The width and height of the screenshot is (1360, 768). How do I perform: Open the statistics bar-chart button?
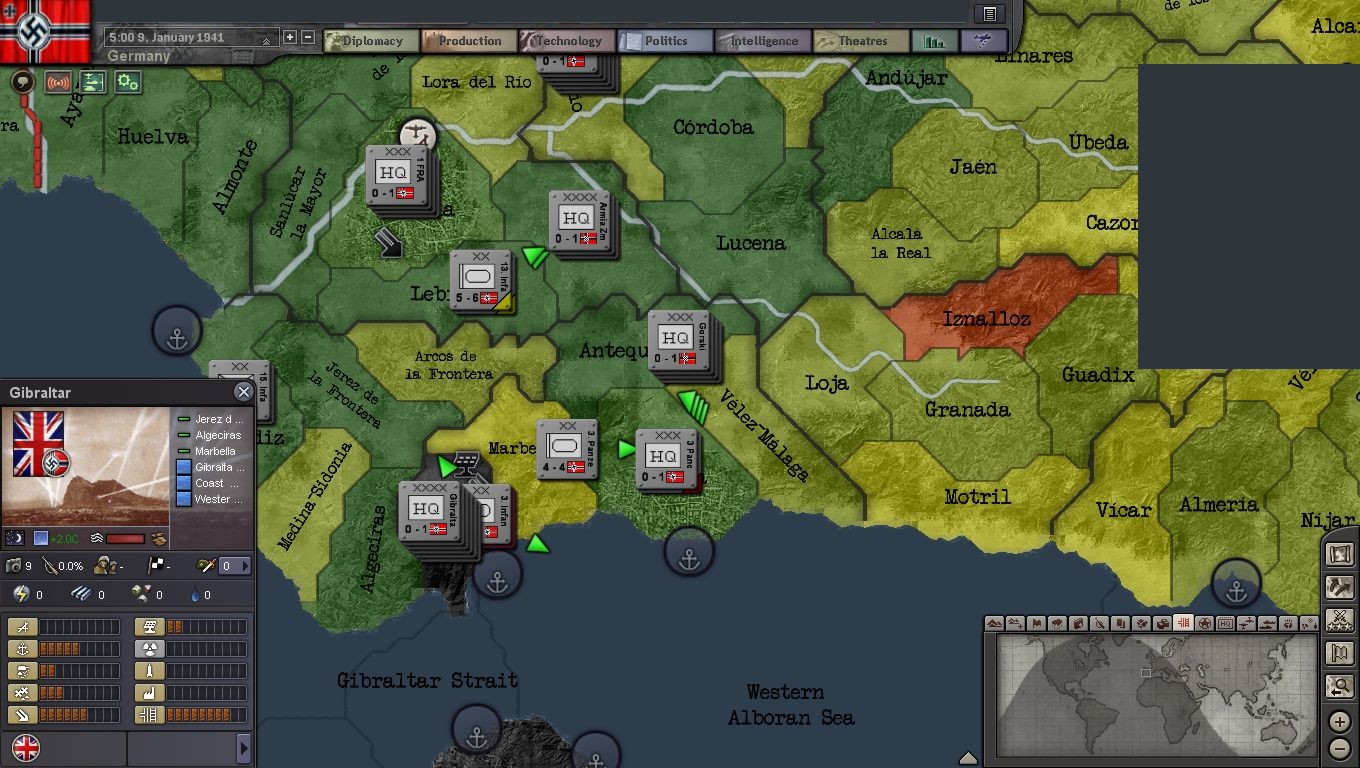[935, 41]
